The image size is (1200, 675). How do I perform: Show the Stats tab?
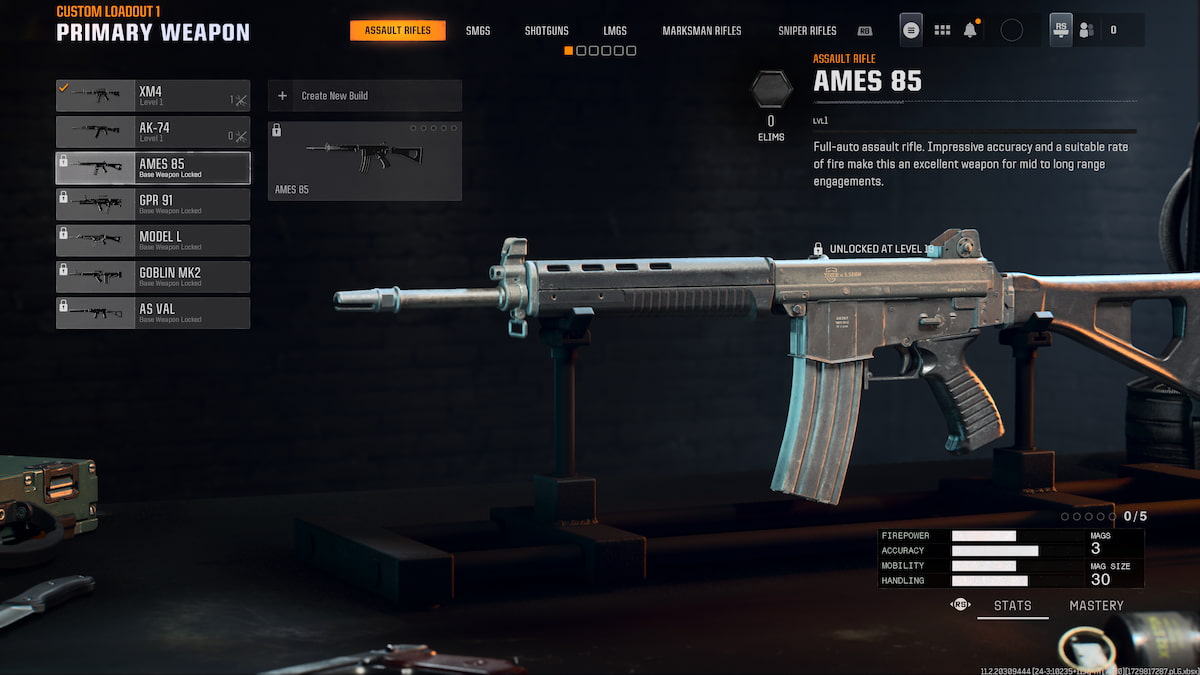point(1012,605)
